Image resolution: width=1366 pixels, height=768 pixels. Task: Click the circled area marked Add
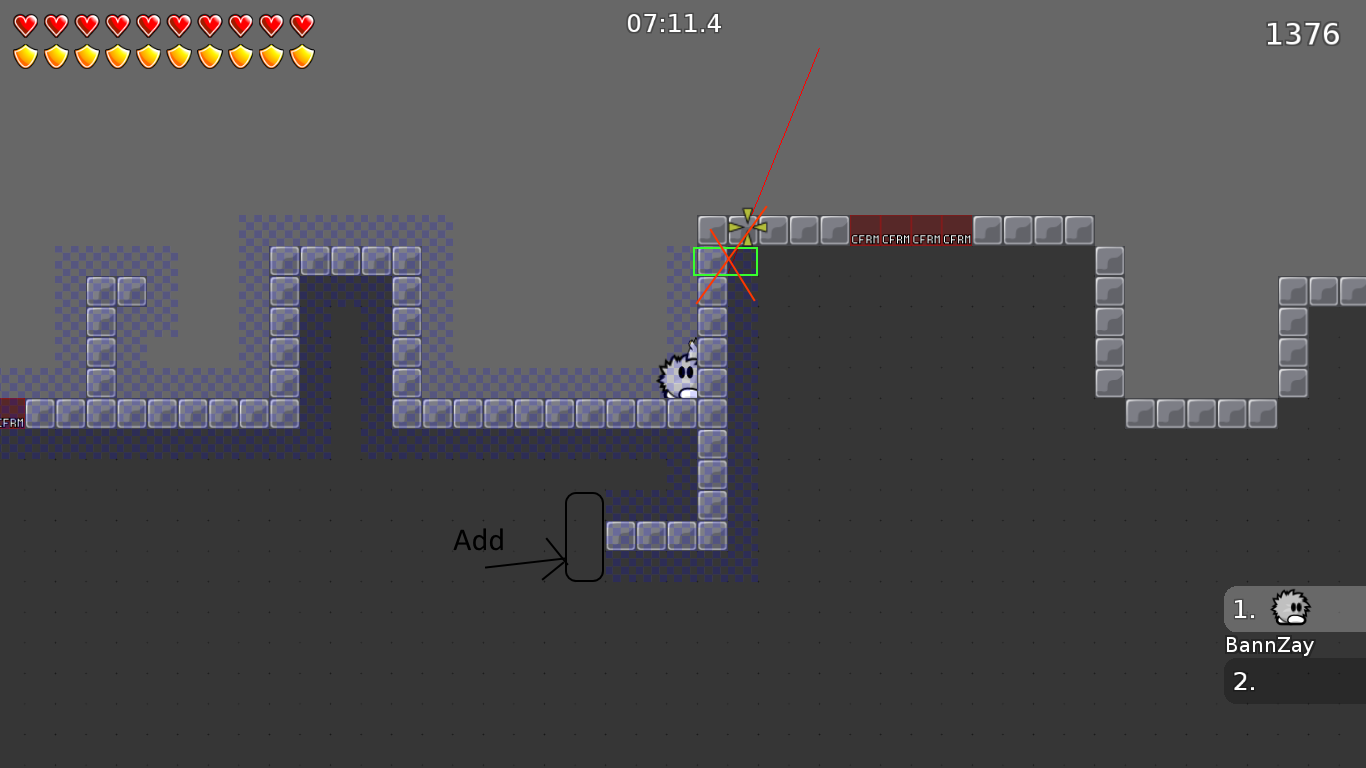[585, 536]
